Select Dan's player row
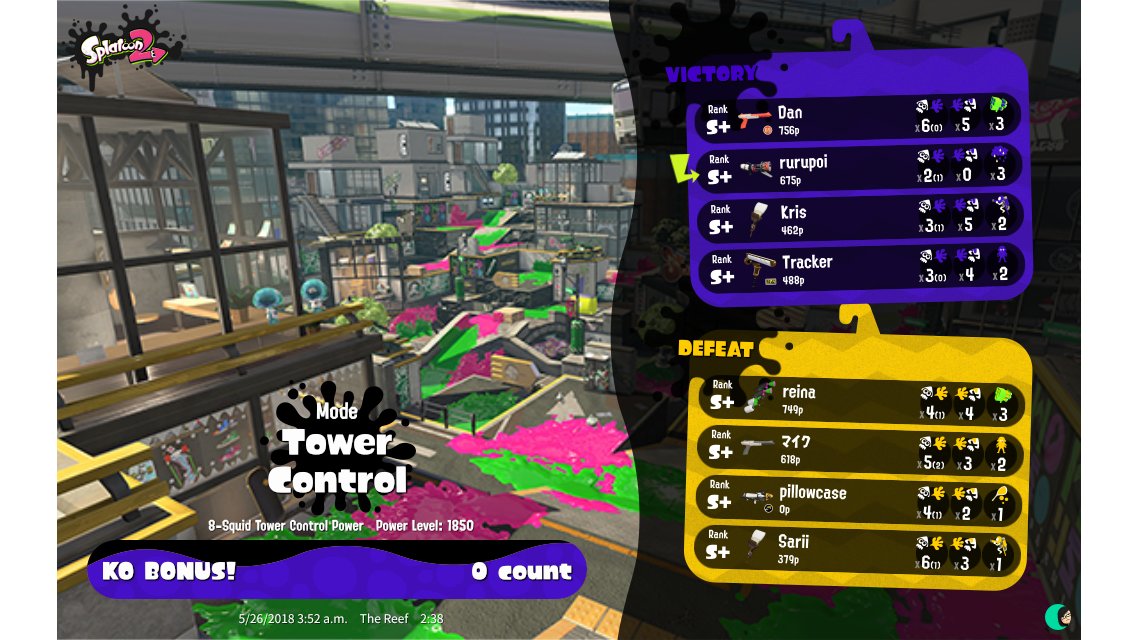The height and width of the screenshot is (640, 1138). pos(859,118)
